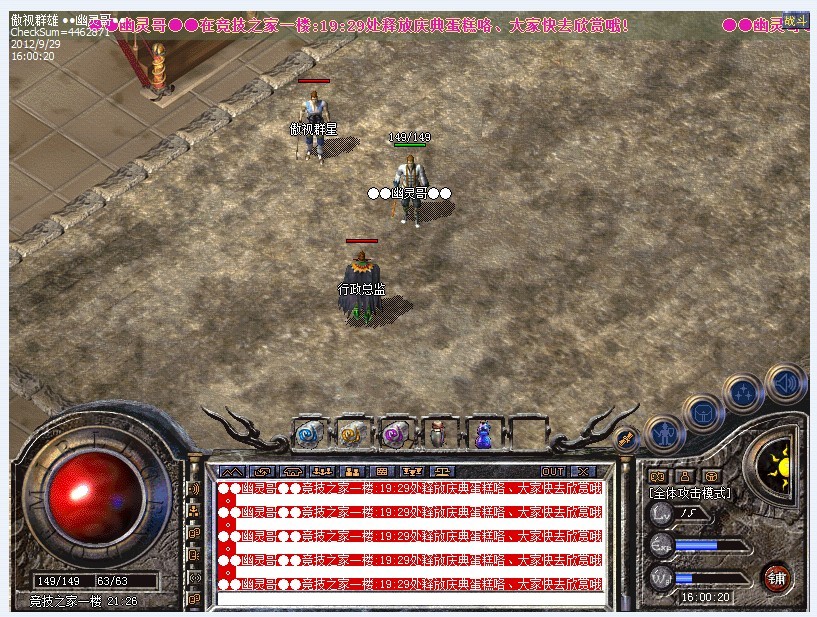Open the single person icon button
This screenshot has width=817, height=617.
point(685,476)
